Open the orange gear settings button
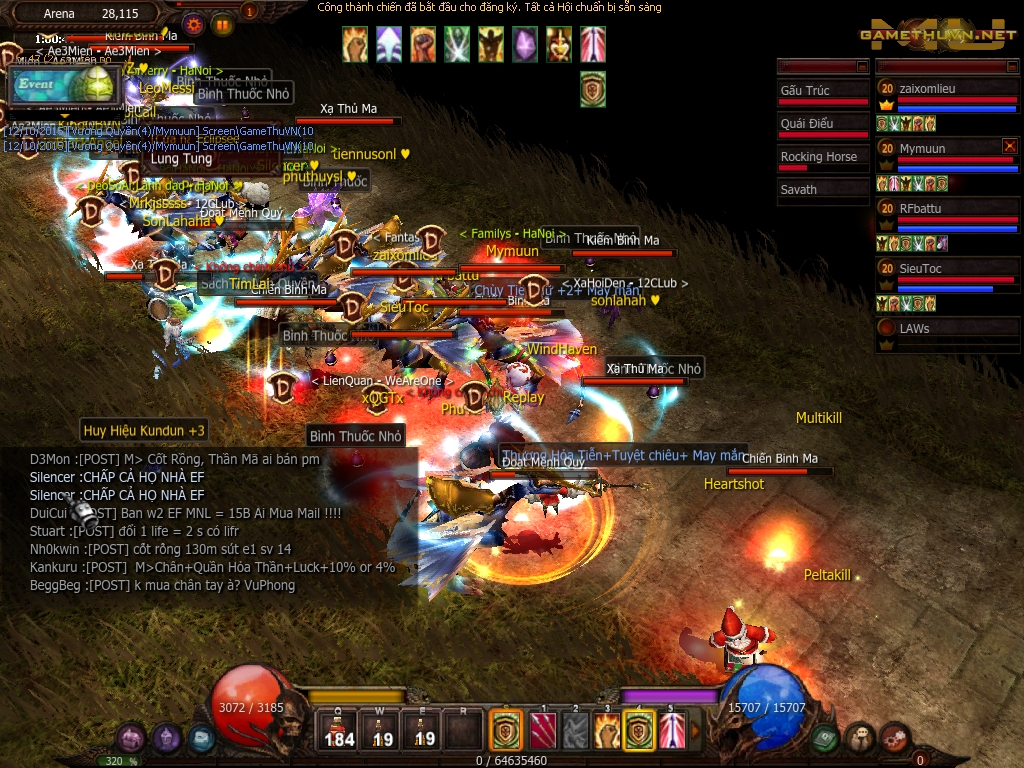Viewport: 1024px width, 768px height. 194,24
